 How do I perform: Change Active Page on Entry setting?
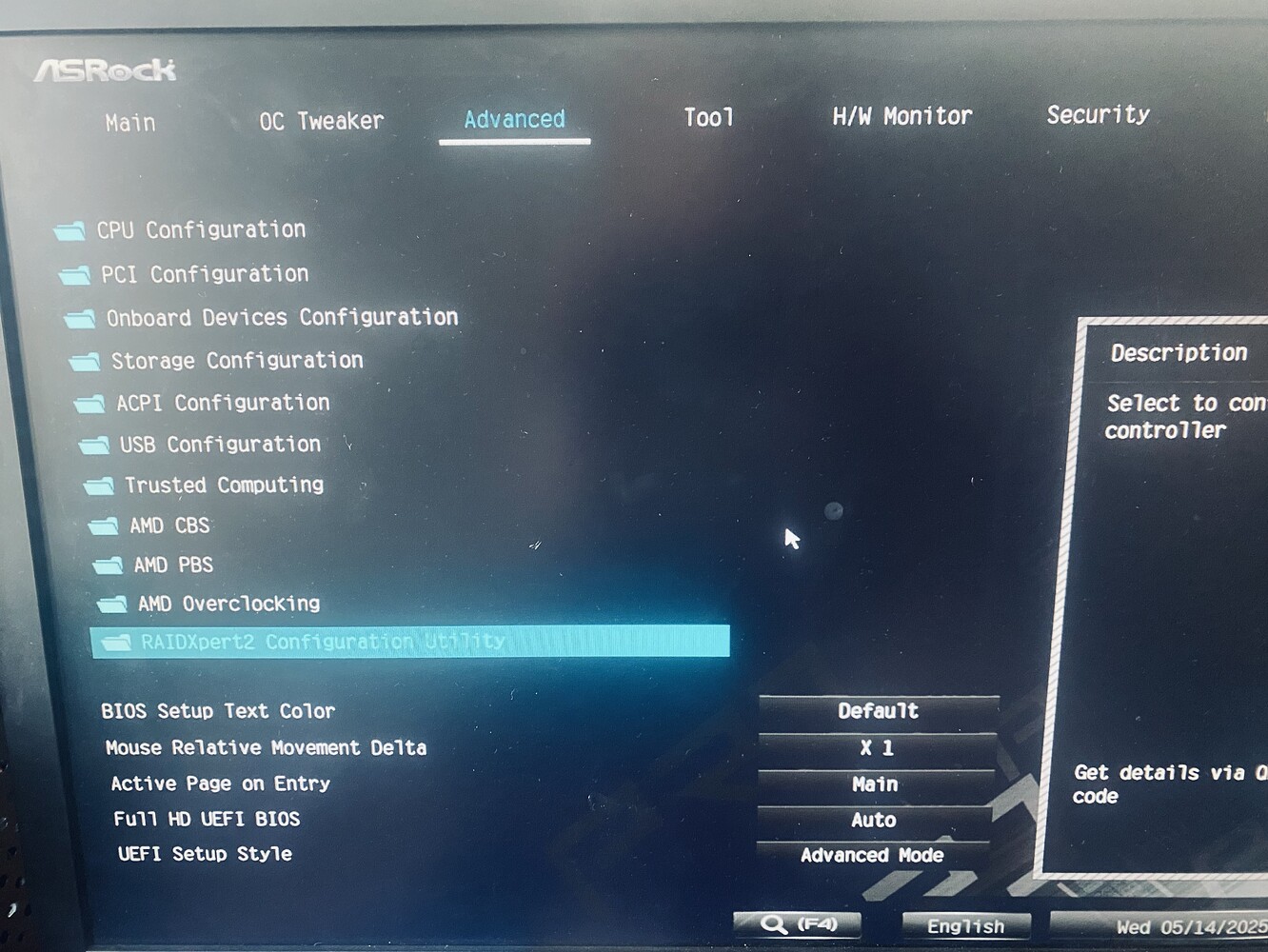pyautogui.click(x=875, y=783)
